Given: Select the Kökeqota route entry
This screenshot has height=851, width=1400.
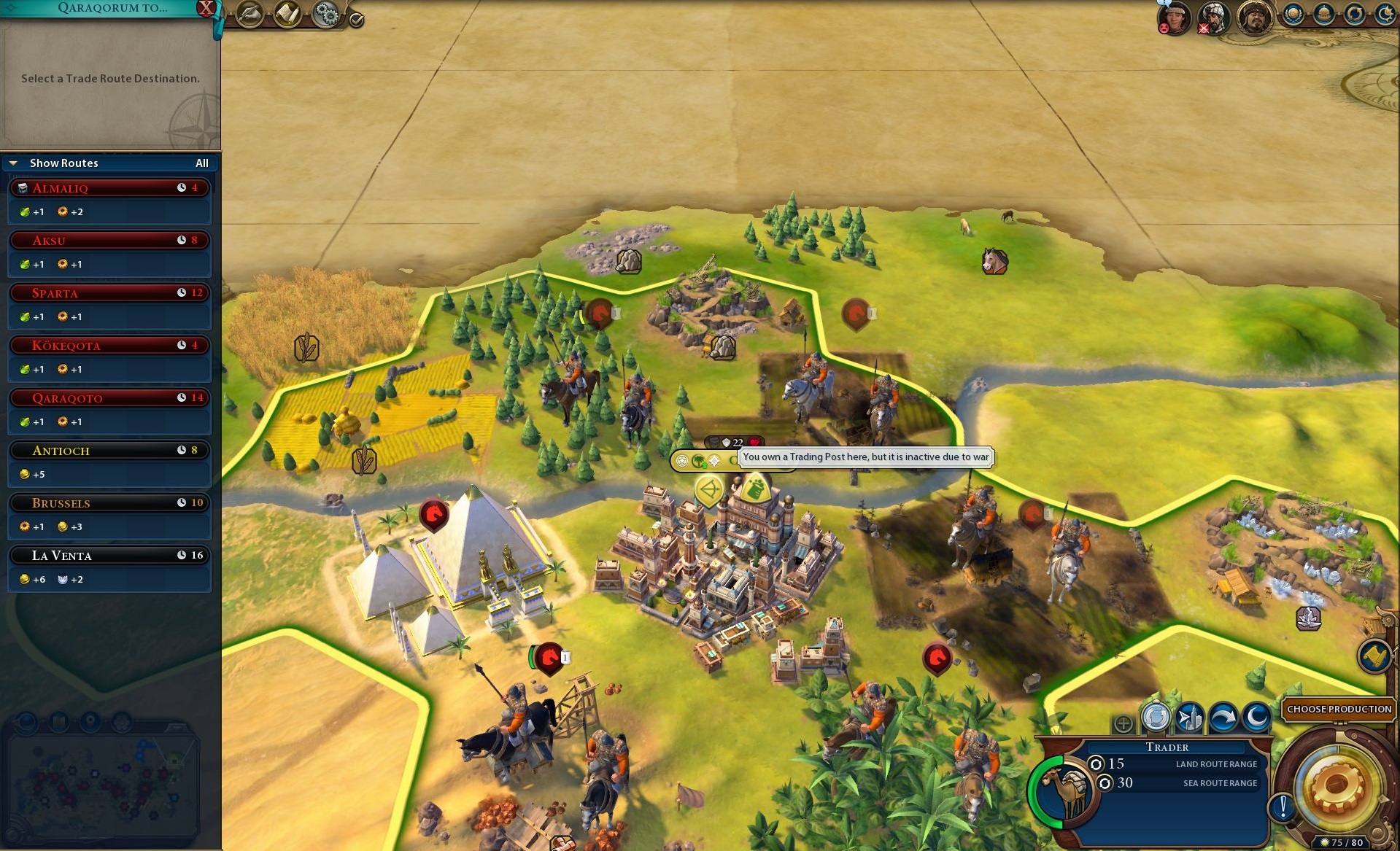Looking at the screenshot, I should tap(109, 346).
